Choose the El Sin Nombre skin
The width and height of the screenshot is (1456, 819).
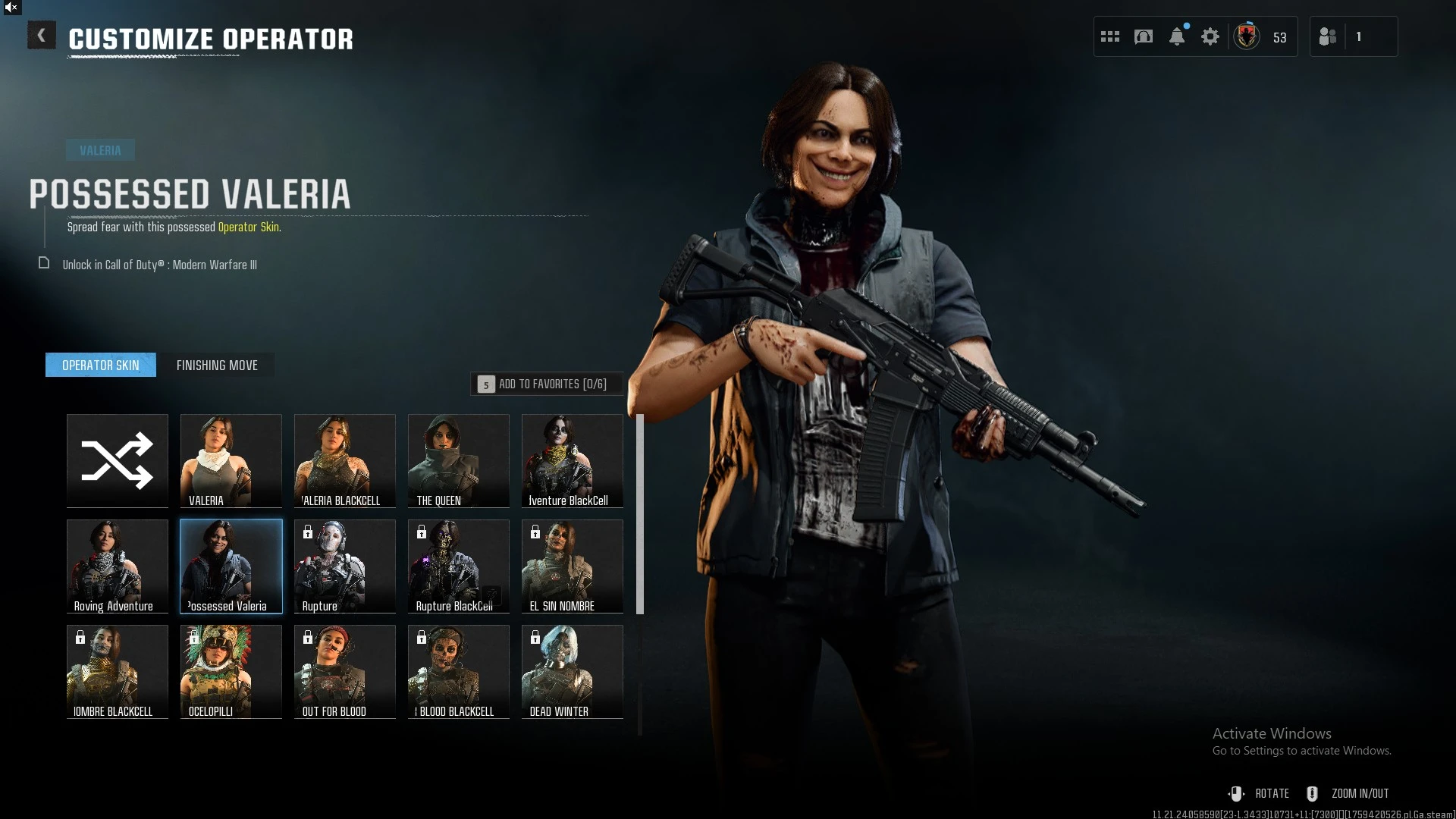pos(573,566)
